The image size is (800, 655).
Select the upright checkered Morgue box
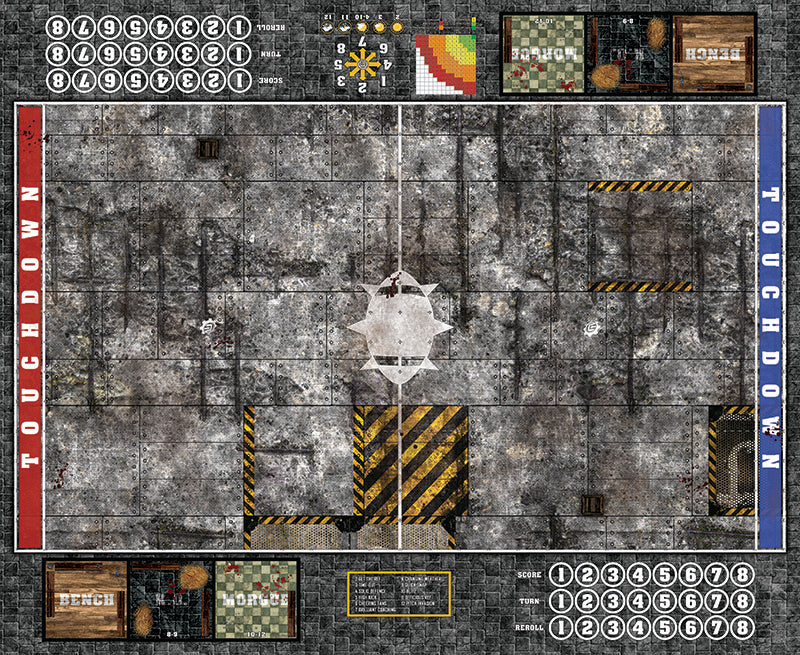pos(257,598)
